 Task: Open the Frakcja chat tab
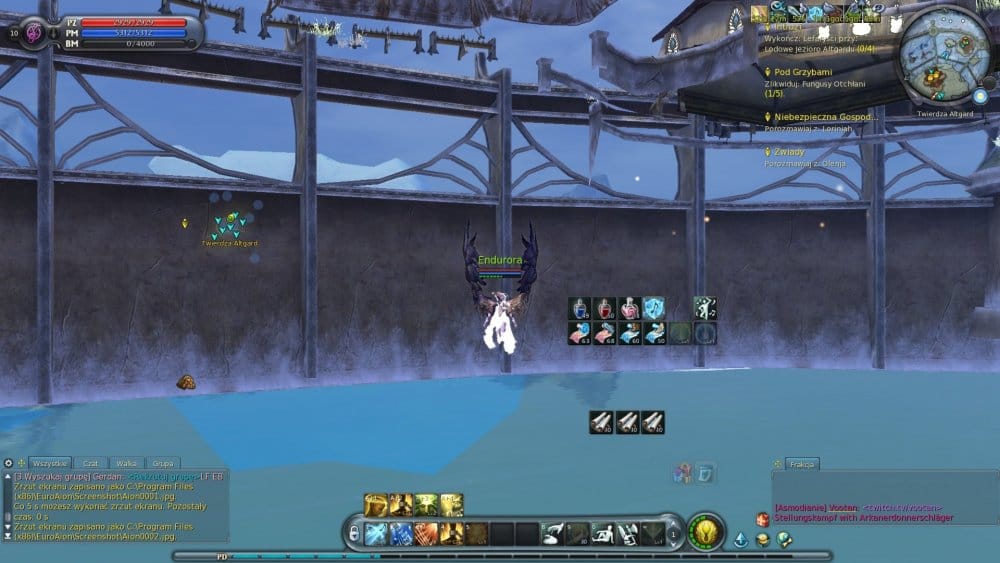click(803, 464)
